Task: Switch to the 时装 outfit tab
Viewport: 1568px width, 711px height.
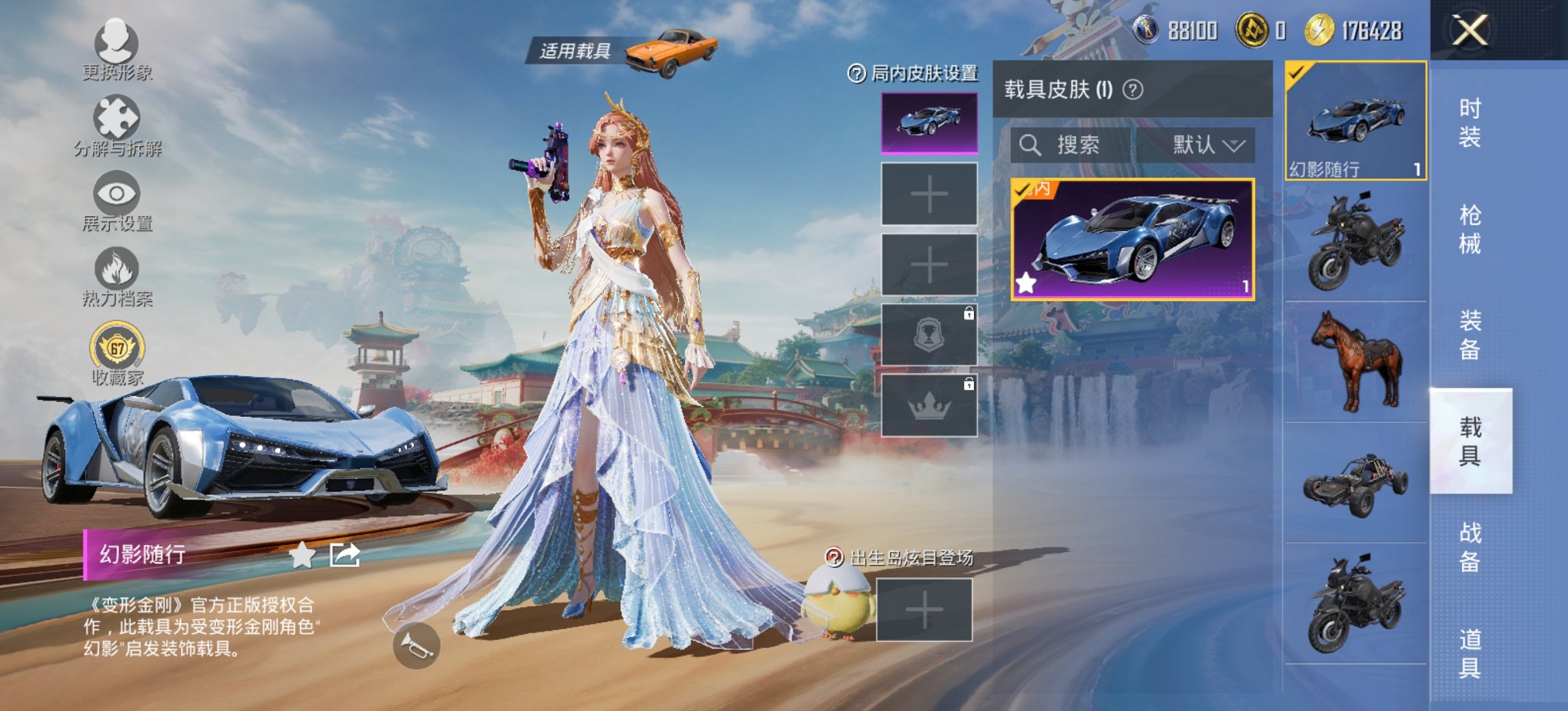Action: pyautogui.click(x=1470, y=122)
